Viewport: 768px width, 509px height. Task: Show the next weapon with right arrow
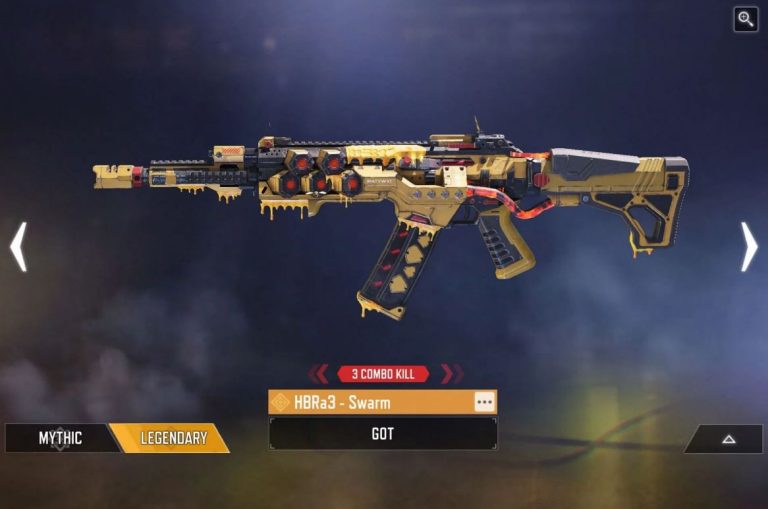pos(749,246)
